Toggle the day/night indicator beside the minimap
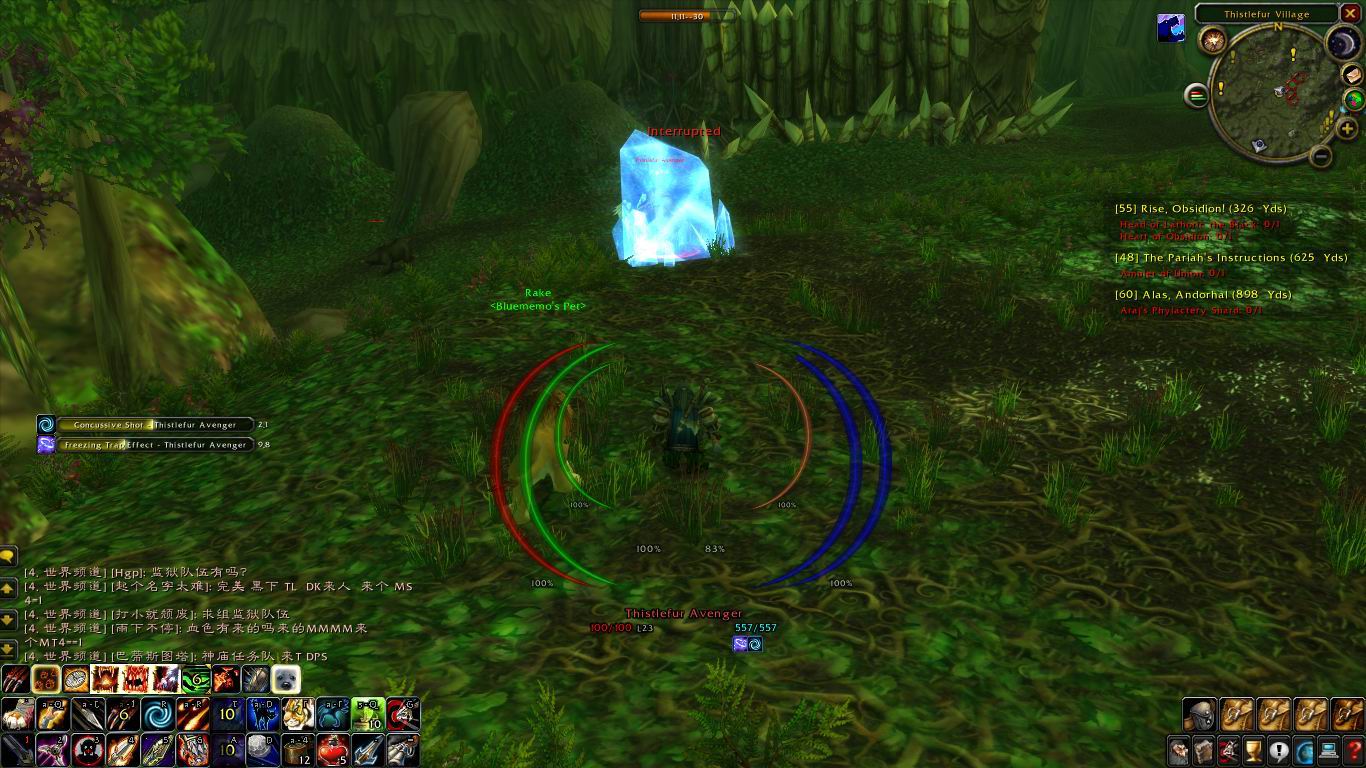The image size is (1366, 768). pos(1343,42)
